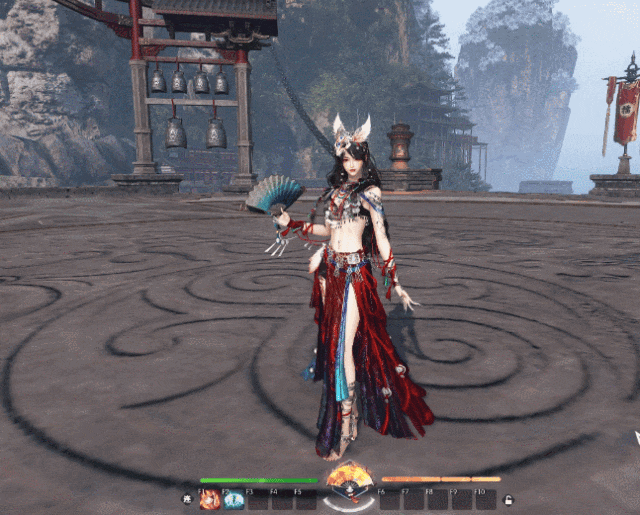Screen dimensions: 640x515
Task: Activate the fiery red skill in slot F1
Action: pos(210,500)
